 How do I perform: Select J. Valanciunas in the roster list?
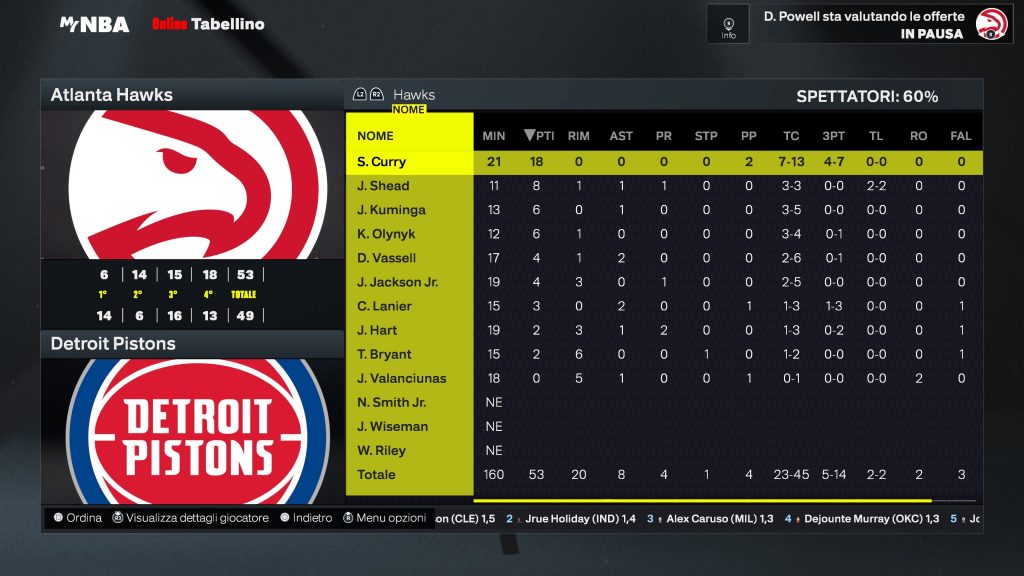[x=401, y=378]
